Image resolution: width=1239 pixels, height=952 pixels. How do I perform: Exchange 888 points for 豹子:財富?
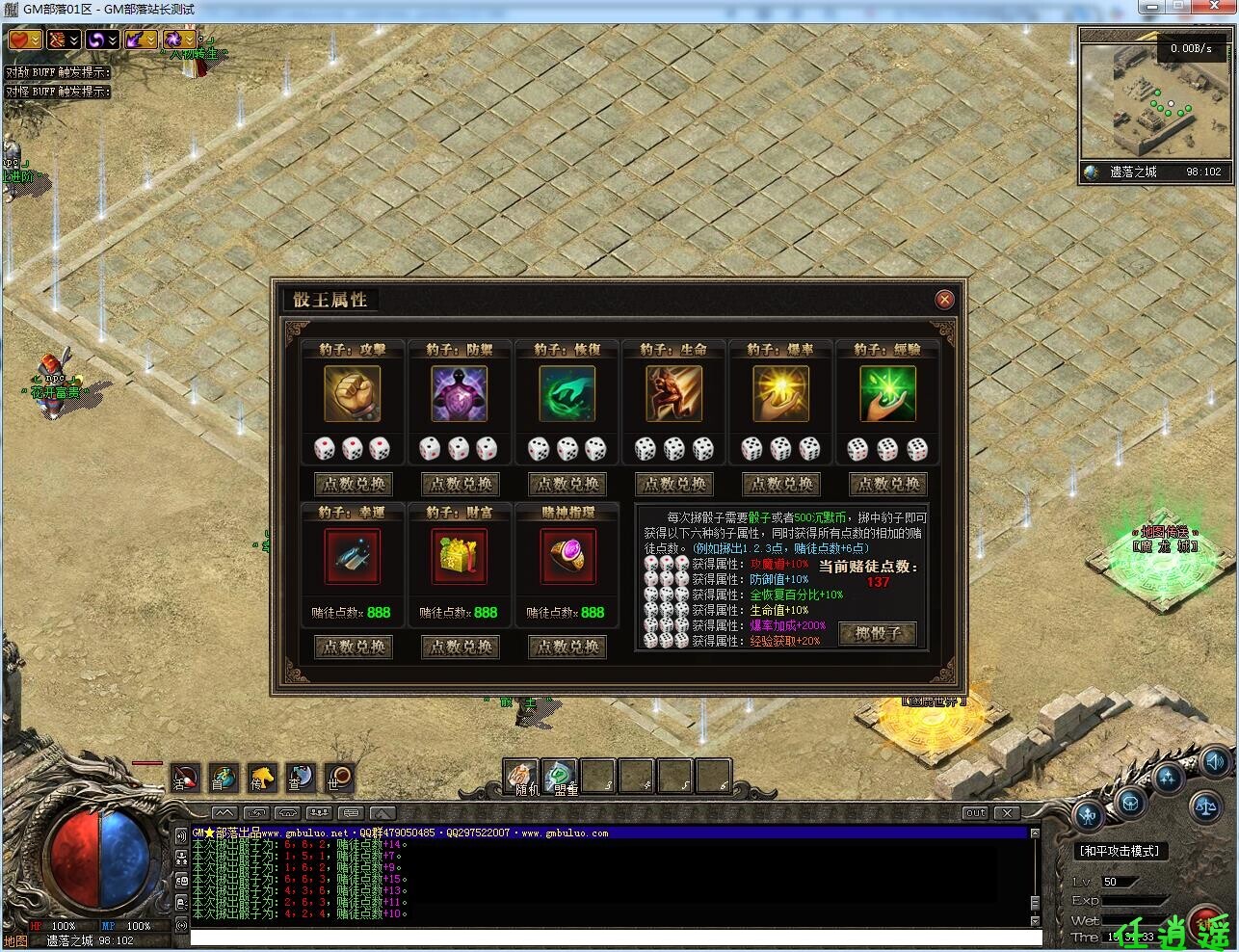pyautogui.click(x=460, y=647)
